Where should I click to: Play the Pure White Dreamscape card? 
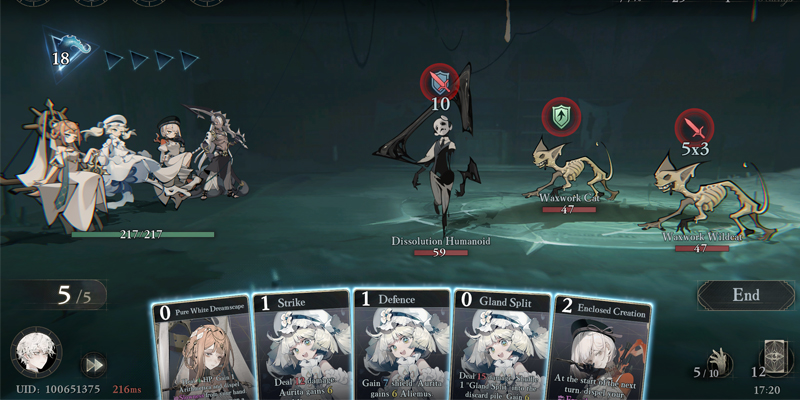point(200,350)
